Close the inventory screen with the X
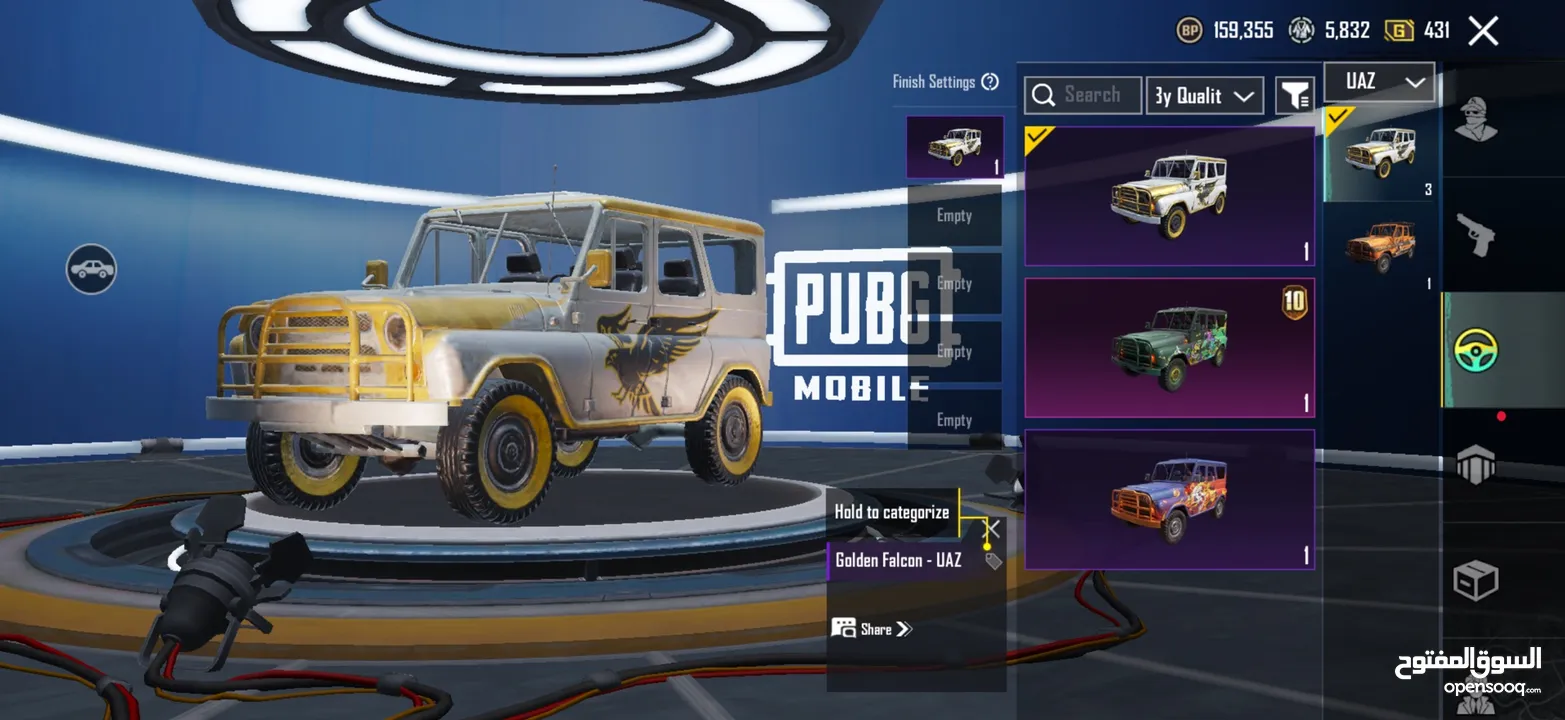Image resolution: width=1565 pixels, height=720 pixels. 1483,31
